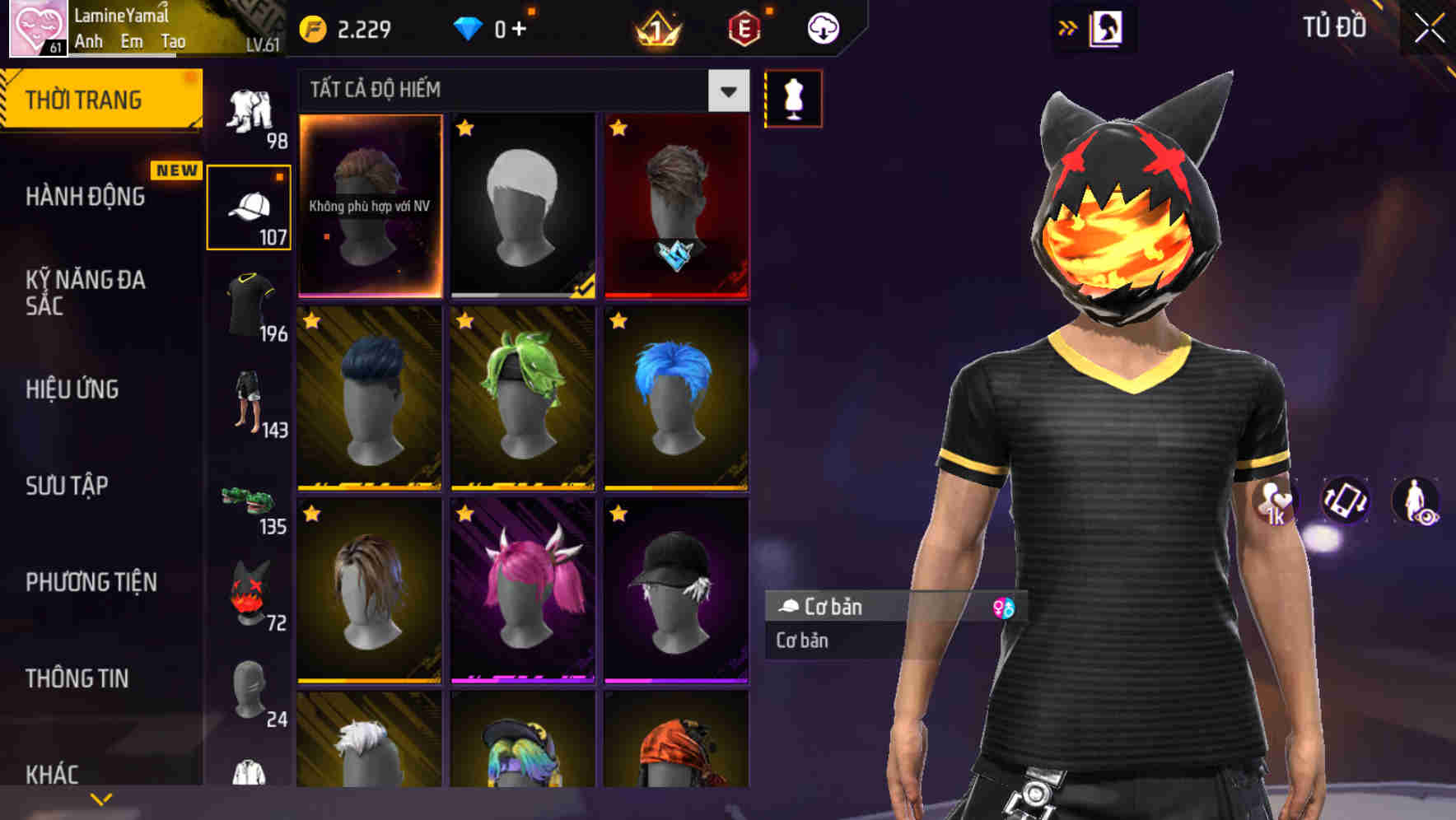Viewport: 1456px width, 820px height.
Task: Click the rank crown badge
Action: [x=656, y=30]
